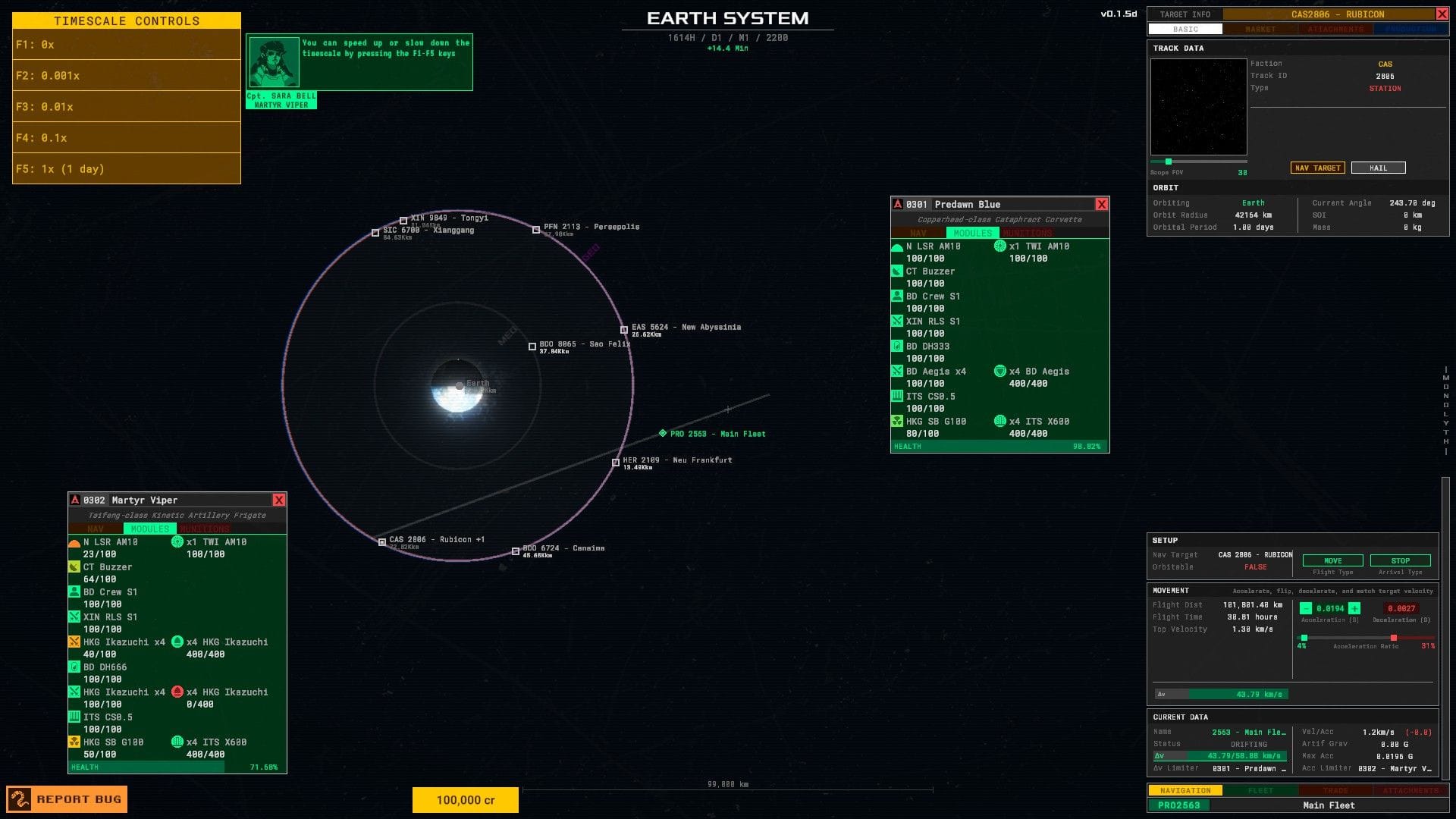Select the BD Crew S1 module icon on Martyr Viper
This screenshot has height=819, width=1456.
(x=75, y=591)
